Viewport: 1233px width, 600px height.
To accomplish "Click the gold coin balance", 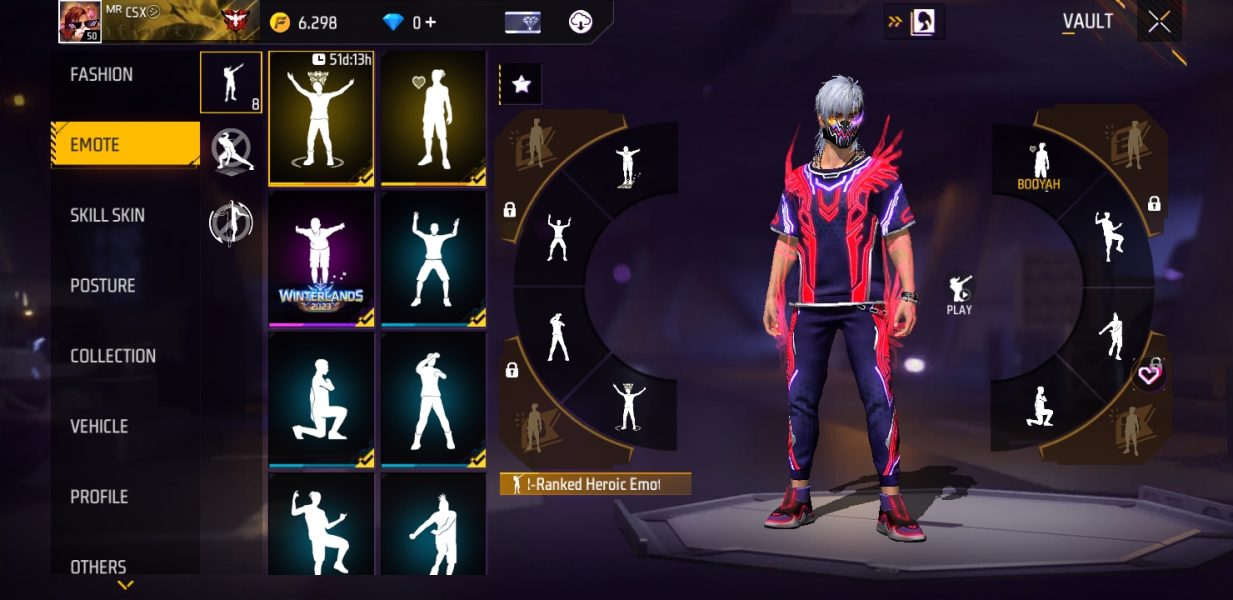I will (x=306, y=22).
